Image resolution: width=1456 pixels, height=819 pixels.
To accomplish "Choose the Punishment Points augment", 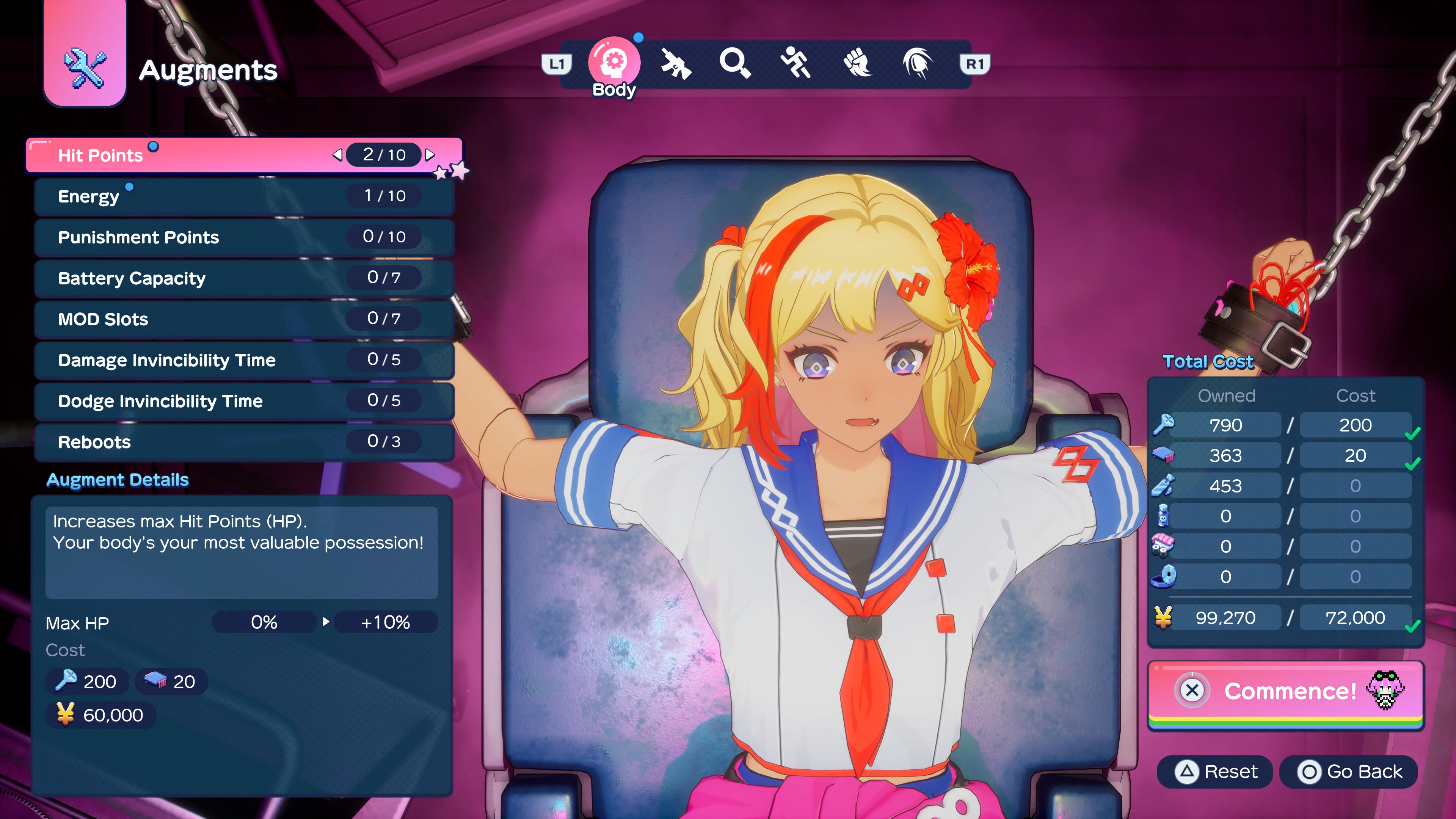I will [x=243, y=237].
